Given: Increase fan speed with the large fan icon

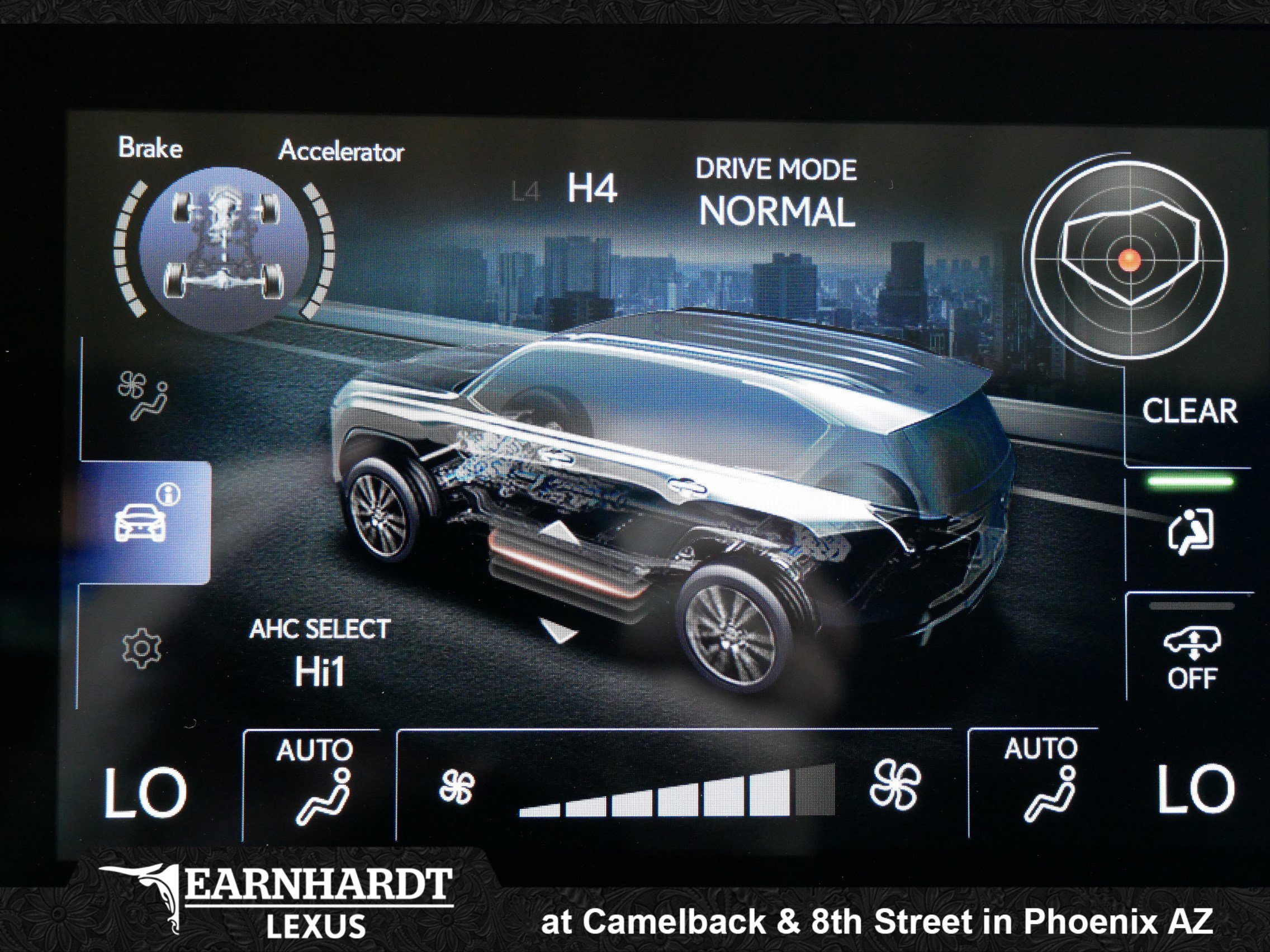Looking at the screenshot, I should point(894,784).
